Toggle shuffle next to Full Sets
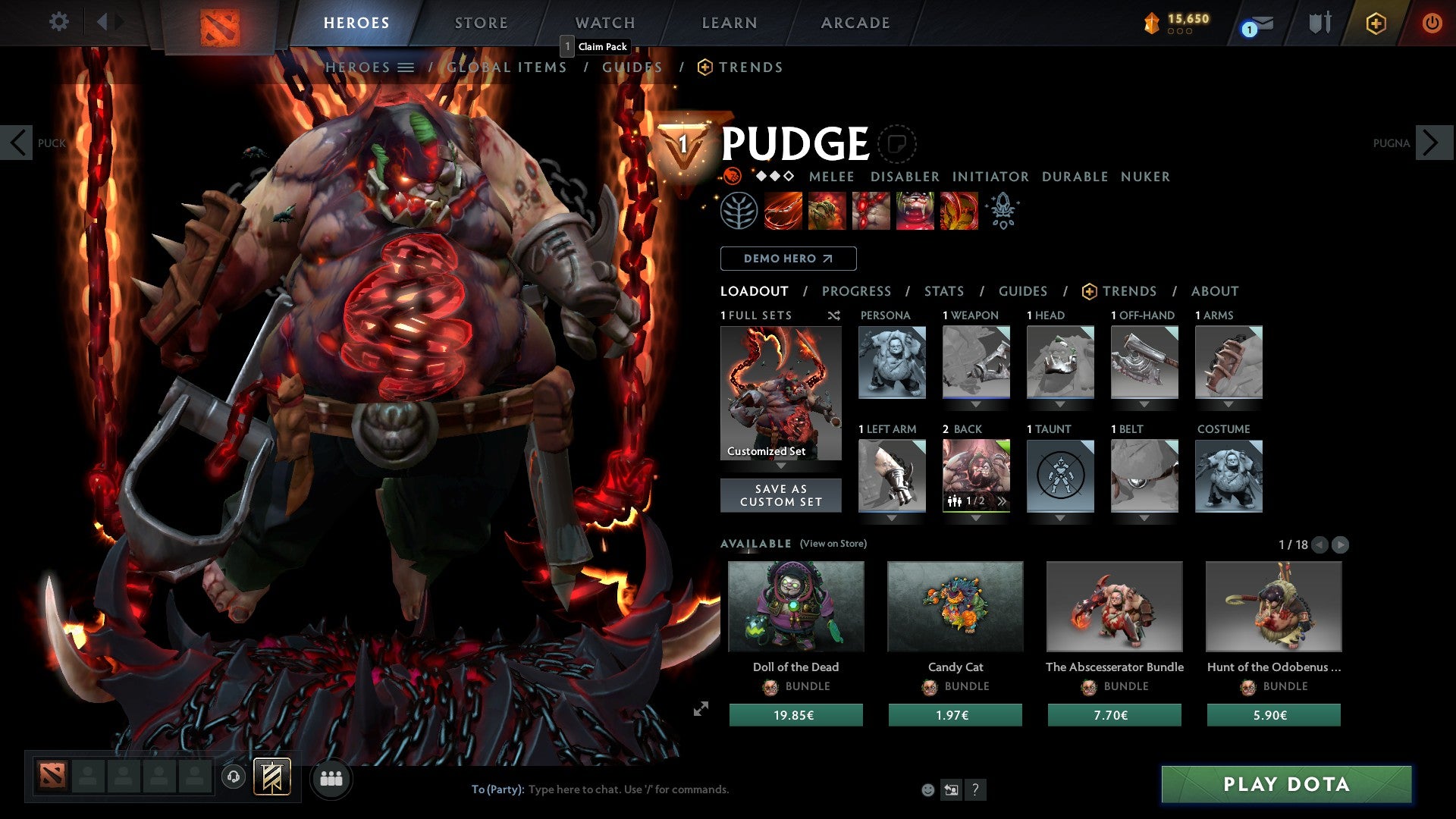This screenshot has width=1456, height=819. tap(834, 315)
